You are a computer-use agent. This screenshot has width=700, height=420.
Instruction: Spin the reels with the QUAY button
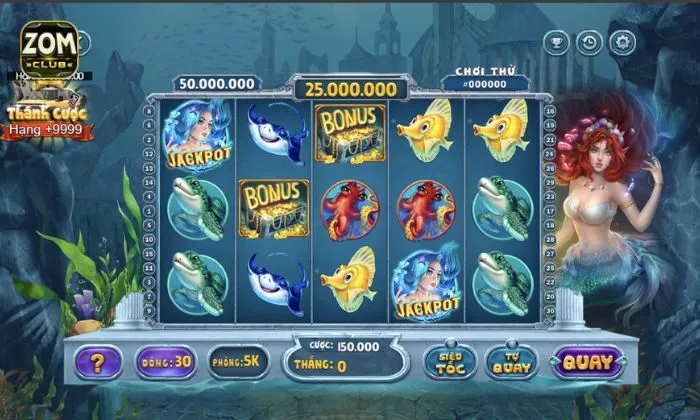click(x=587, y=362)
